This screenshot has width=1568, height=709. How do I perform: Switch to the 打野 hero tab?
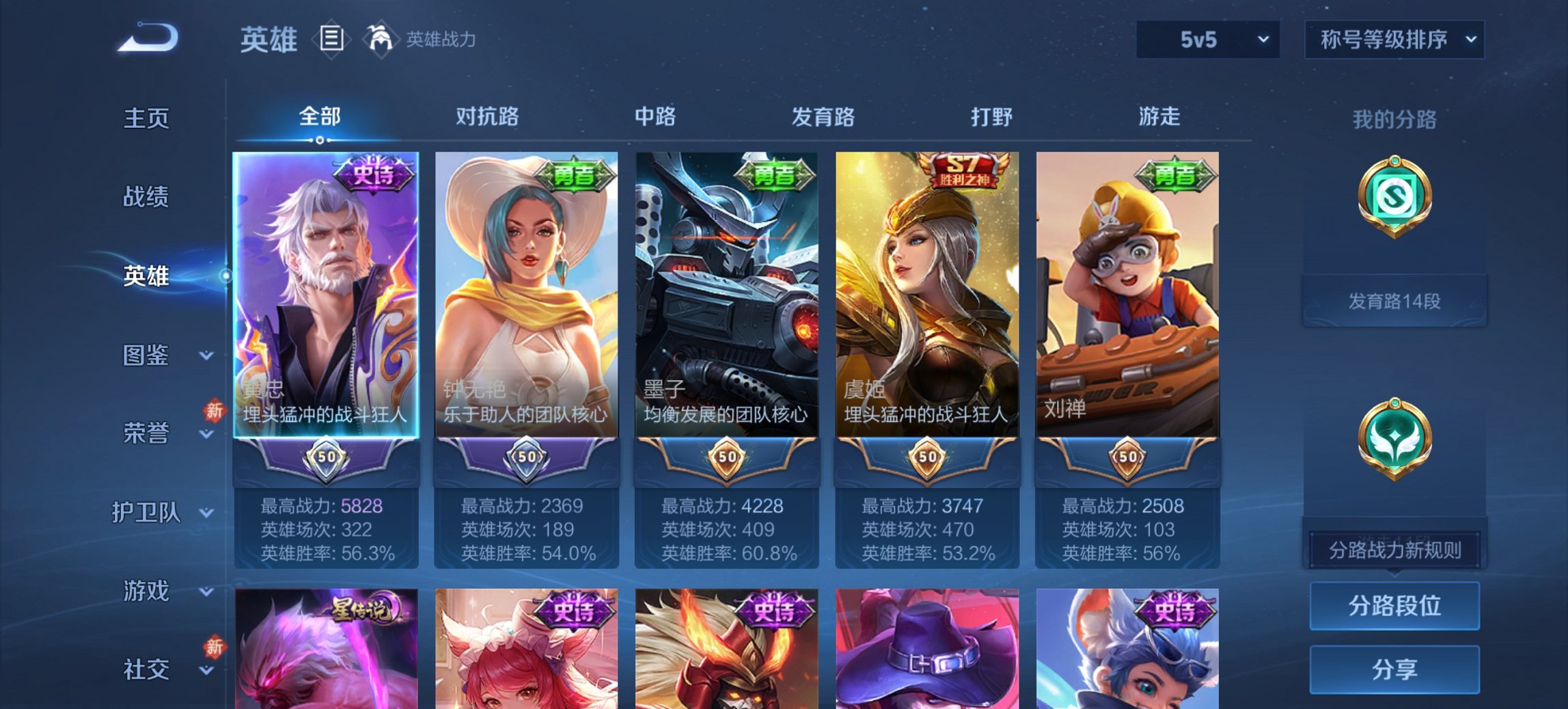coord(991,117)
